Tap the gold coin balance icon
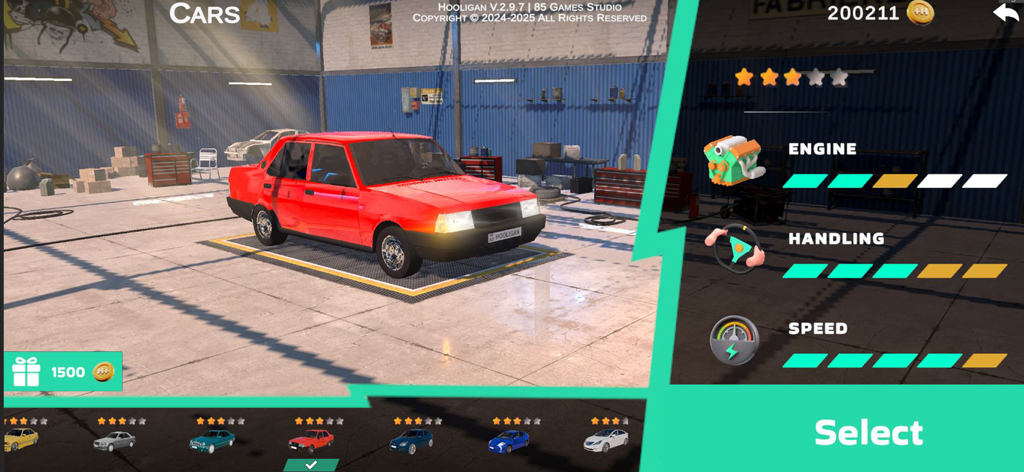1024x472 pixels. tap(920, 13)
